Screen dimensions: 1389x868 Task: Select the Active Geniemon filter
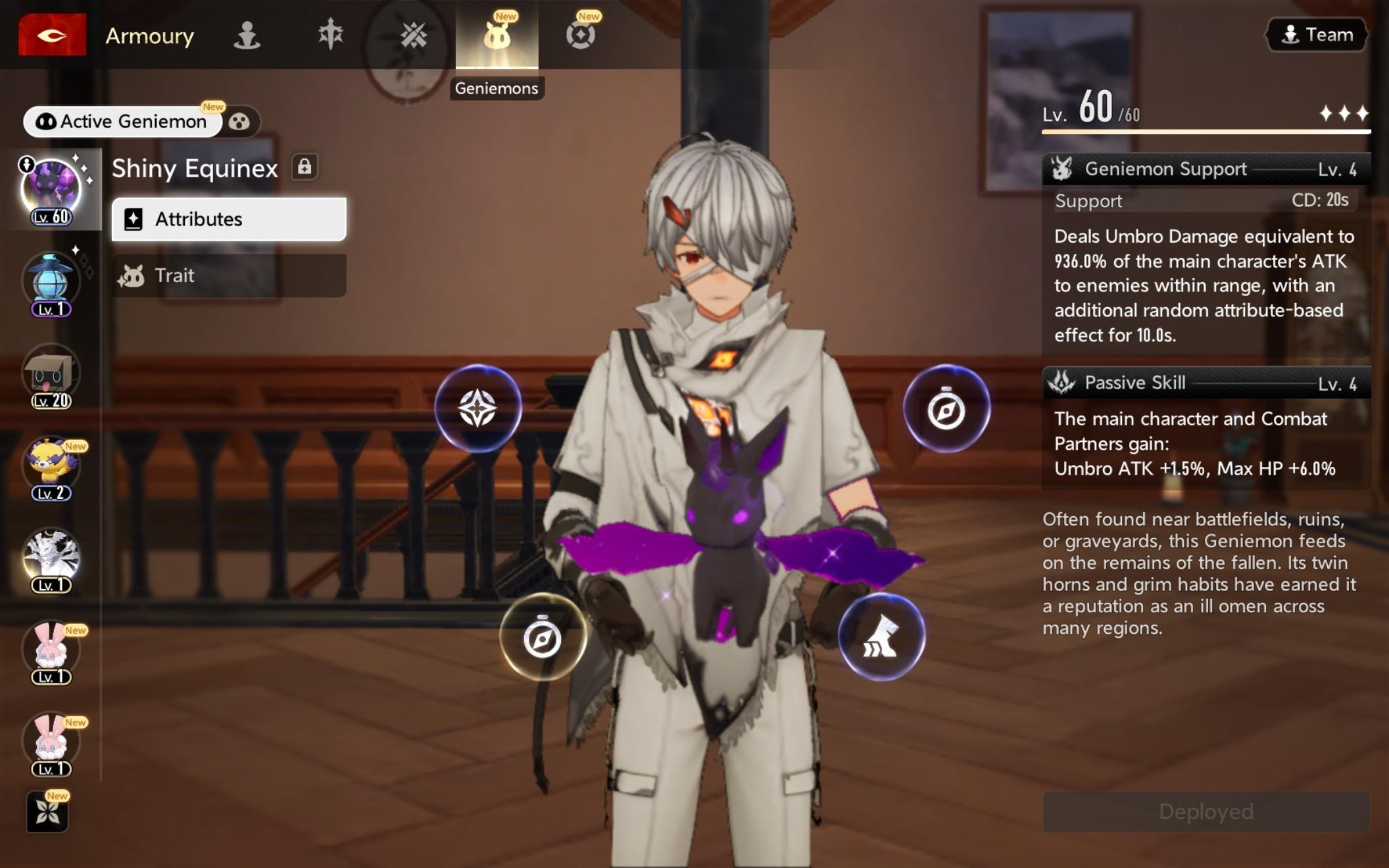click(x=122, y=122)
